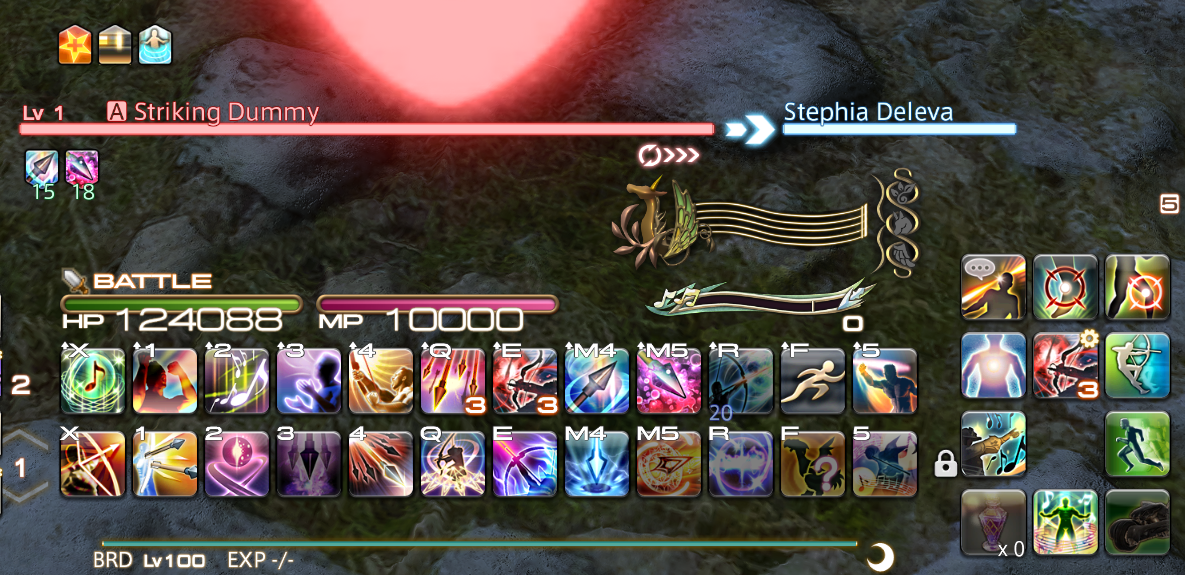The height and width of the screenshot is (575, 1185).
Task: Activate the purple bow skill on E
Action: point(525,464)
